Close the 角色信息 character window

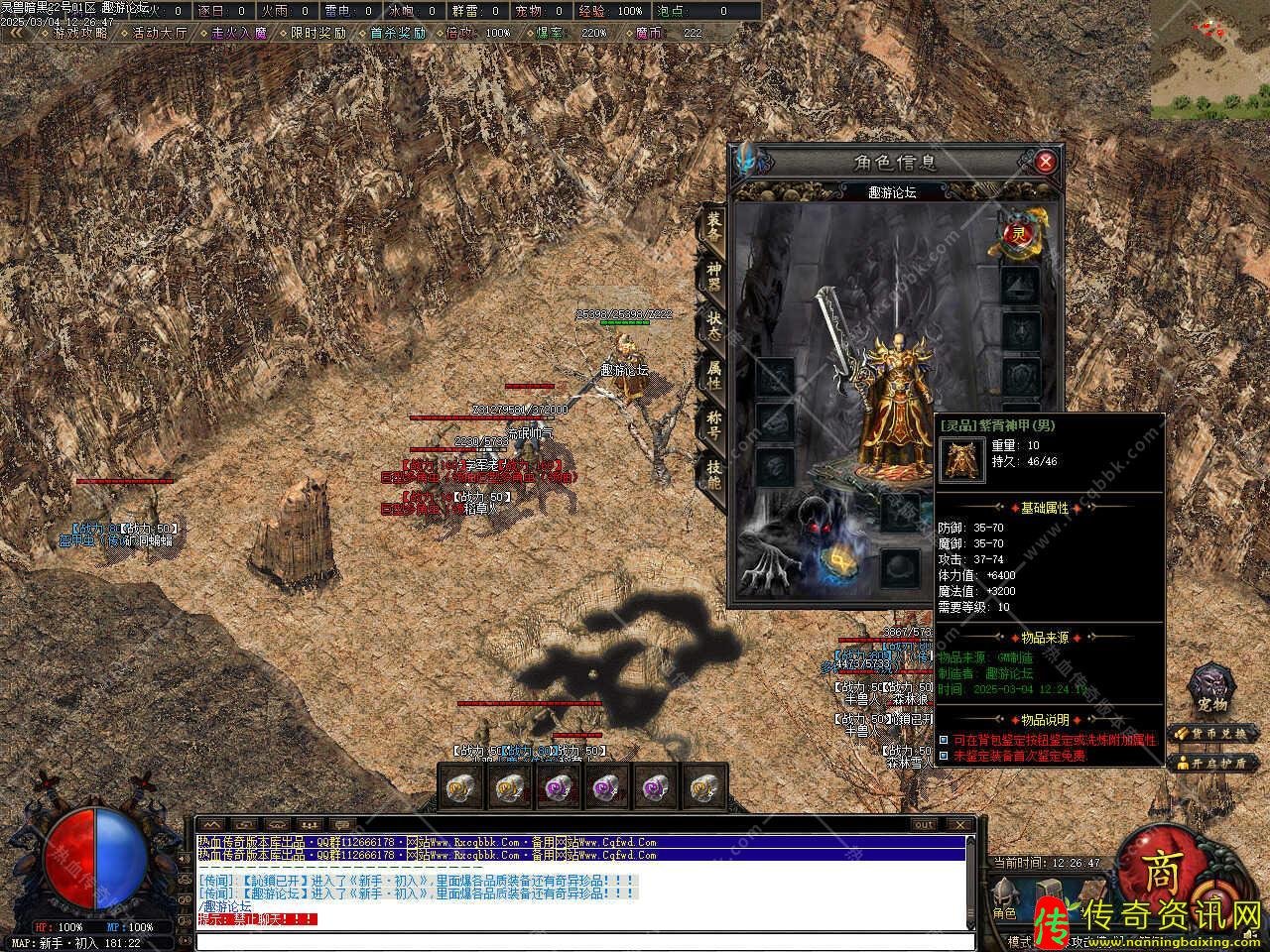[1045, 162]
